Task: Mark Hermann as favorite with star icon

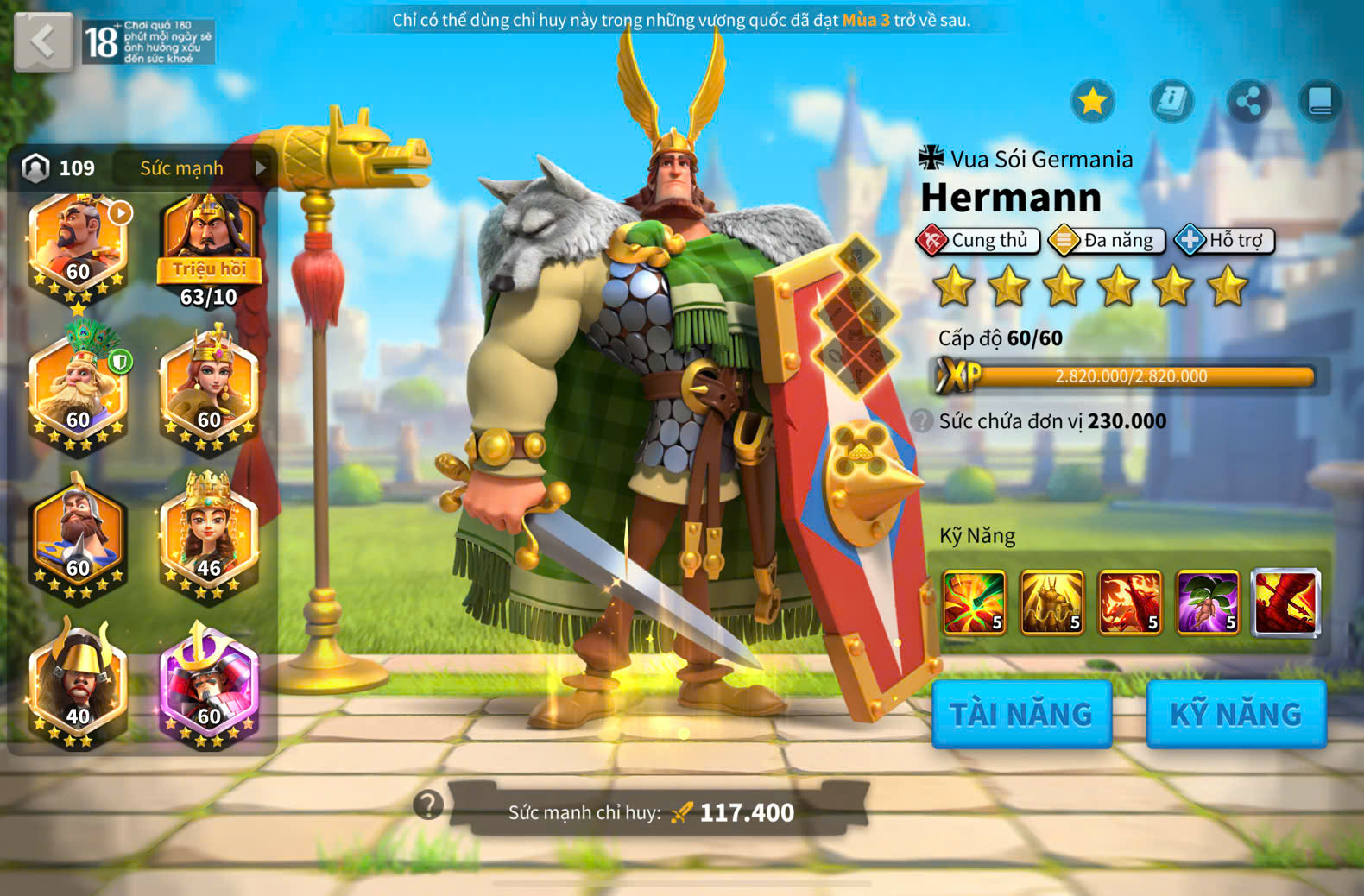Action: click(1092, 101)
